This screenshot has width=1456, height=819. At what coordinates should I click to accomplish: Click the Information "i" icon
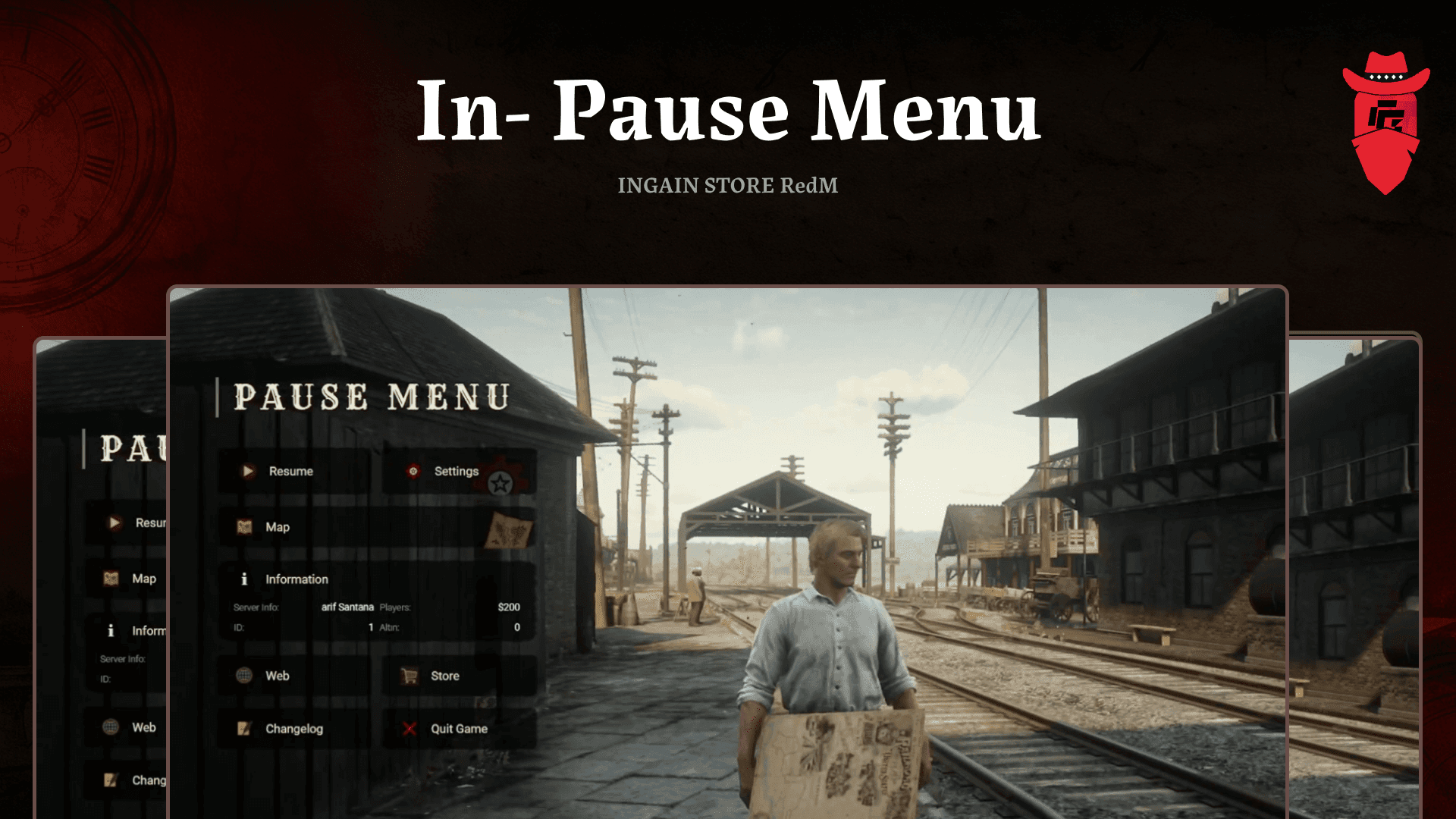tap(246, 579)
